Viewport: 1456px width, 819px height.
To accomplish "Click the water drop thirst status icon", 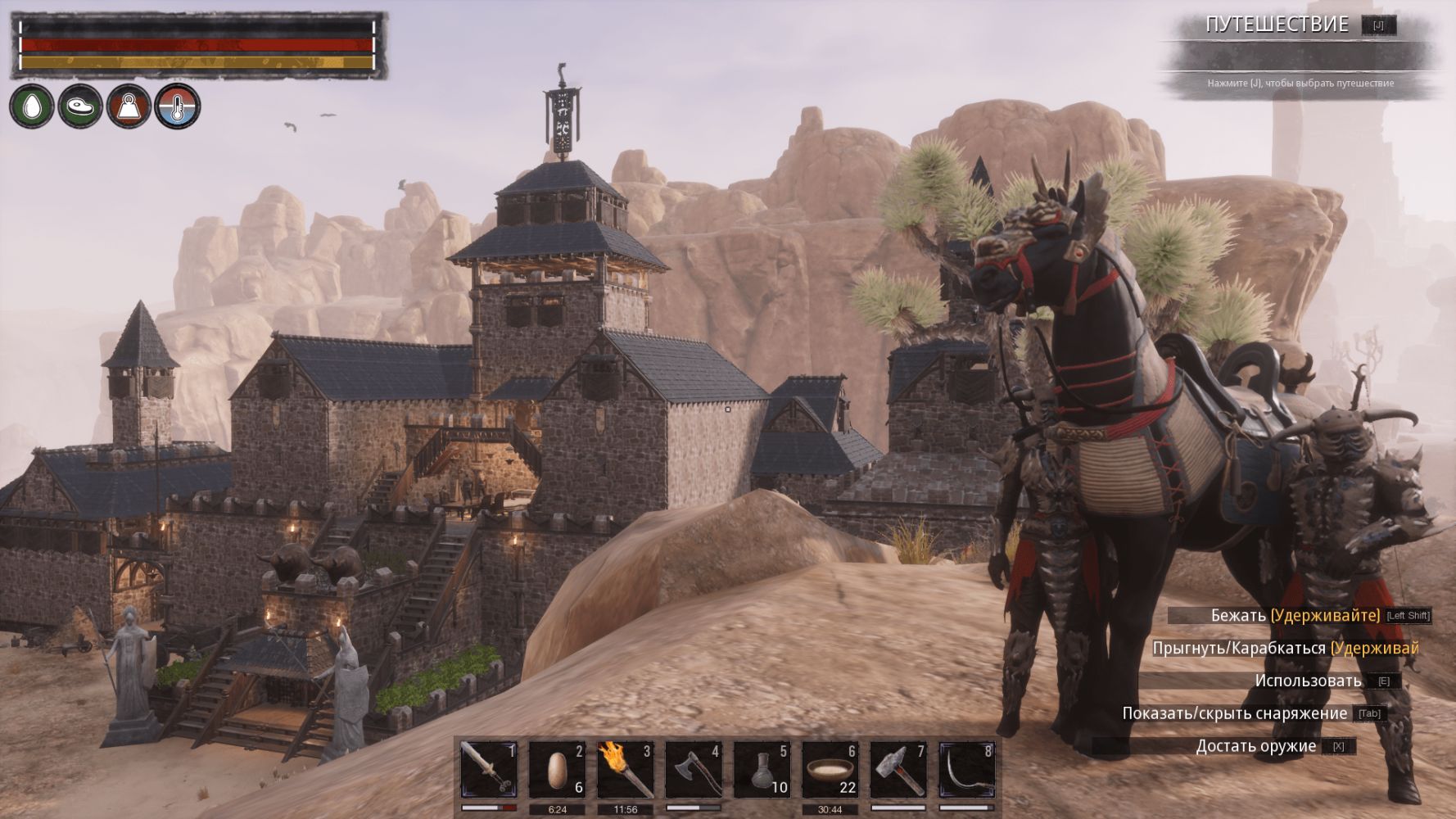I will pos(33,106).
